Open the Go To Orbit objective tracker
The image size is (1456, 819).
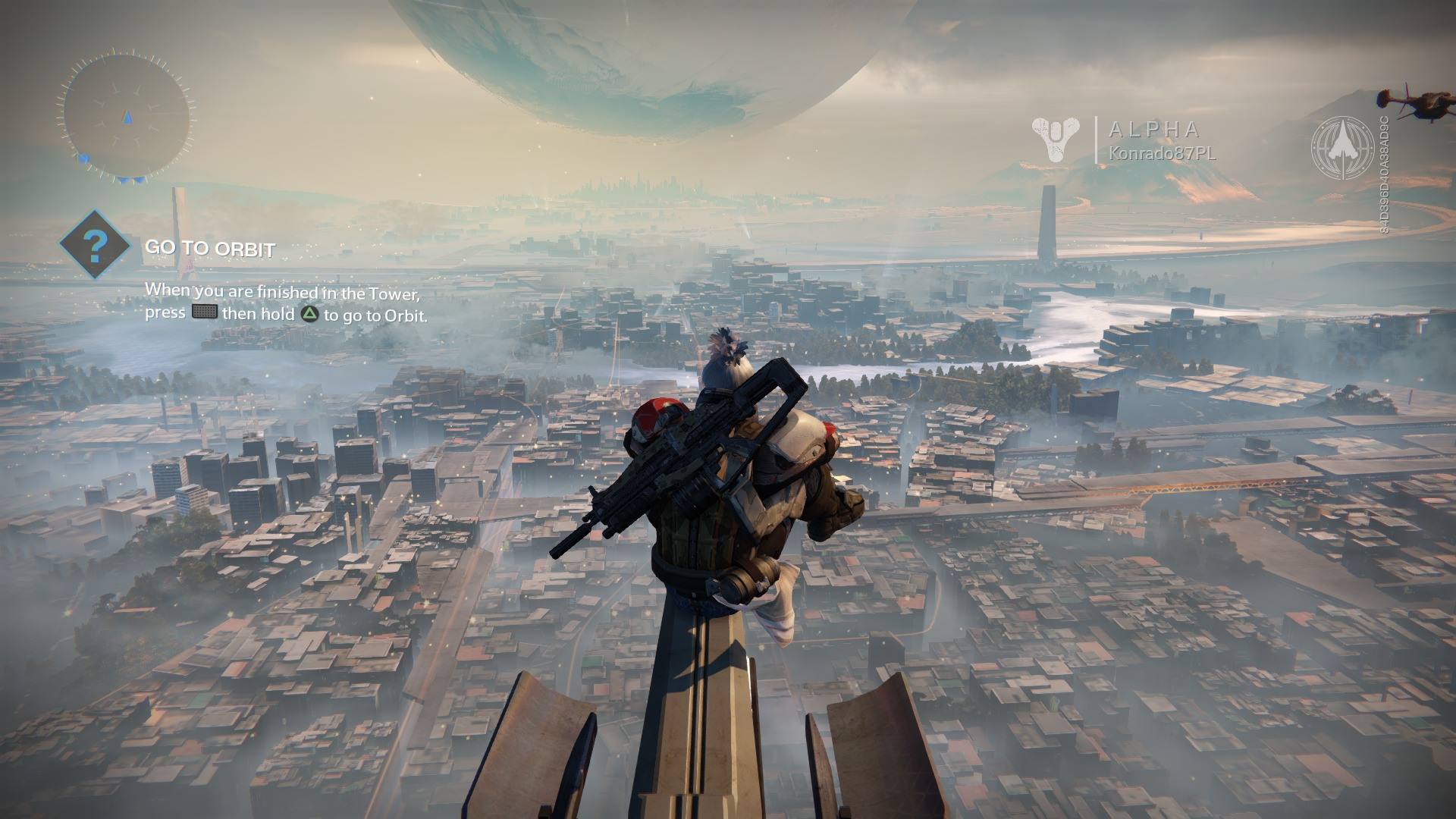pyautogui.click(x=210, y=249)
